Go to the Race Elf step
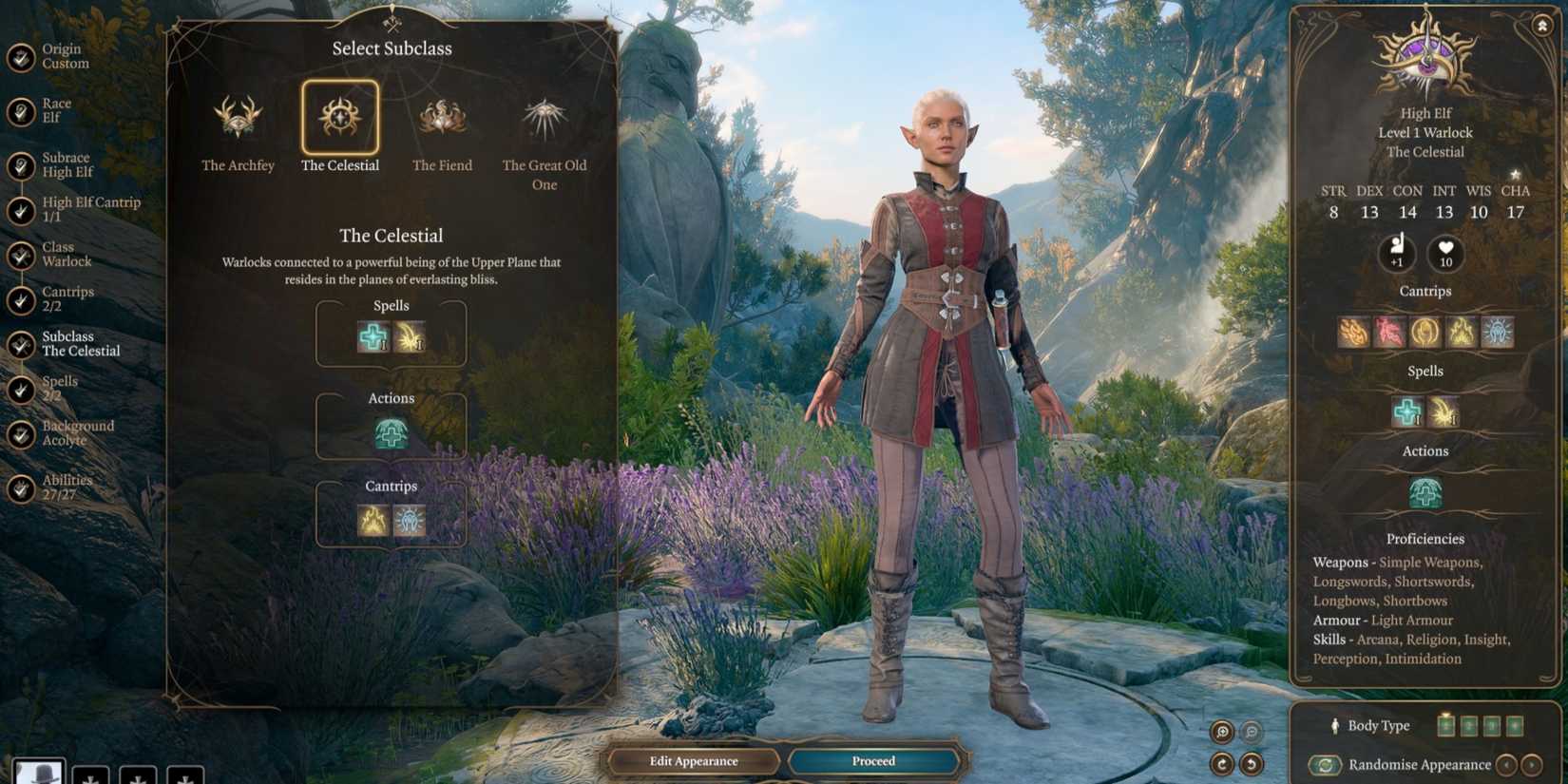 pos(57,112)
